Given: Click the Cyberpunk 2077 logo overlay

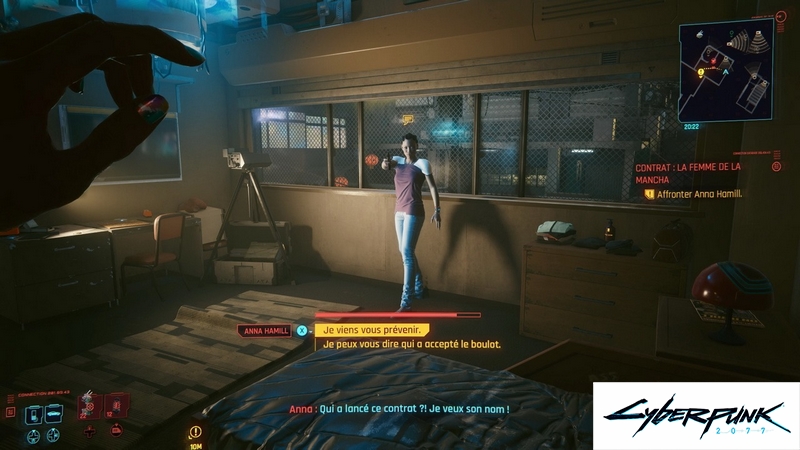Looking at the screenshot, I should 696,416.
